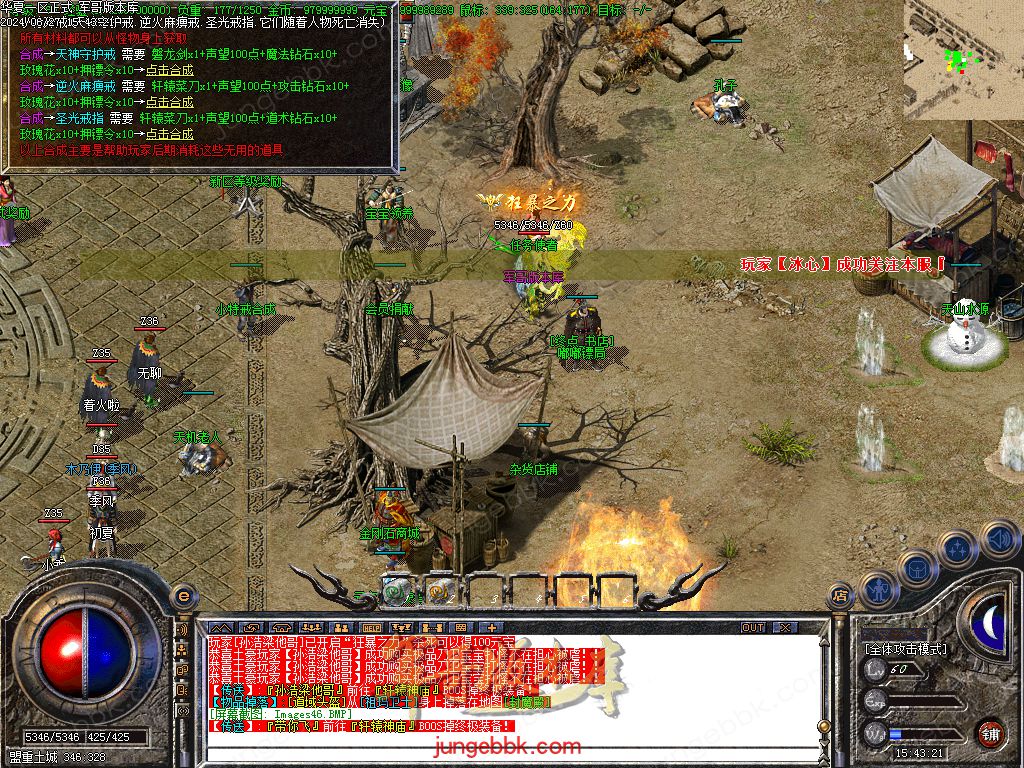Screen dimensions: 1024x768
Task: Close with the X button beside OUT
Action: 785,627
